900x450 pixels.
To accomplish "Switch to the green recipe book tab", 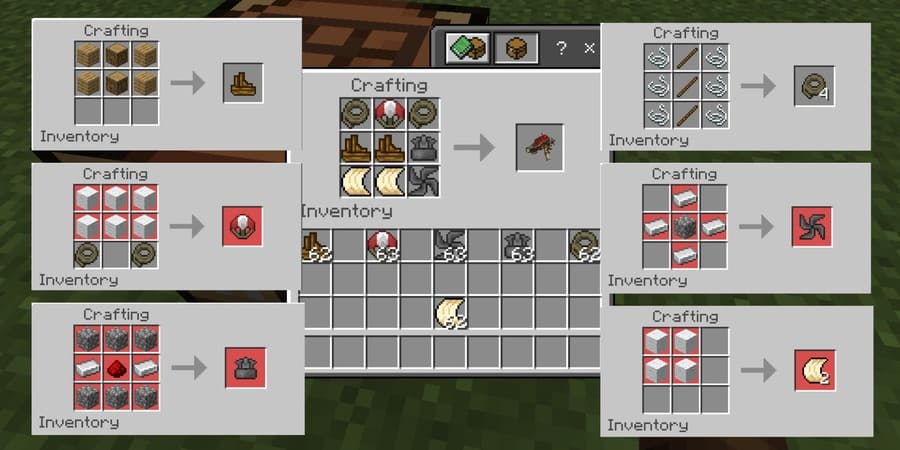I will 465,48.
